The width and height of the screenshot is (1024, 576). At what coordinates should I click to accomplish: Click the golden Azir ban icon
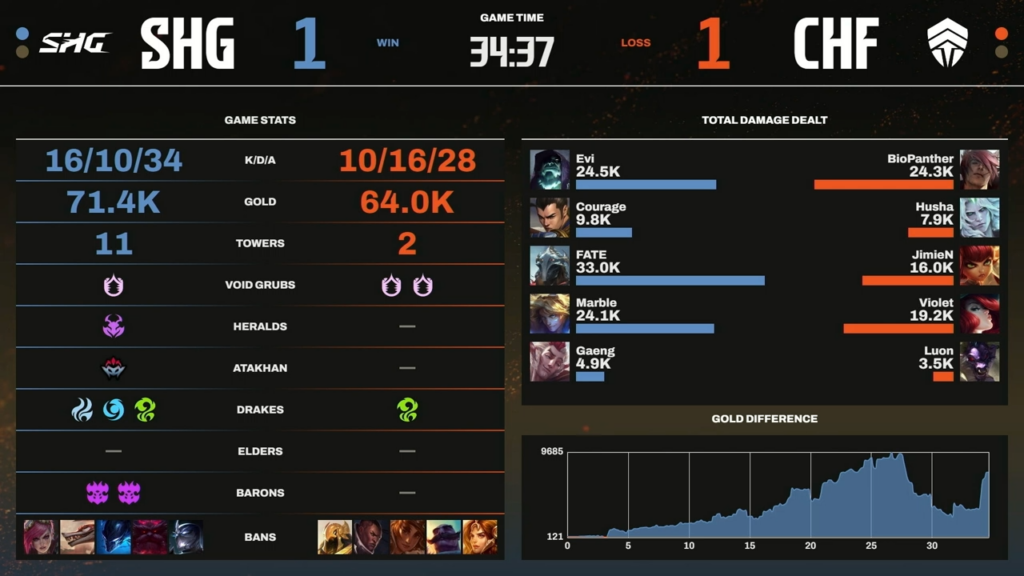click(334, 537)
